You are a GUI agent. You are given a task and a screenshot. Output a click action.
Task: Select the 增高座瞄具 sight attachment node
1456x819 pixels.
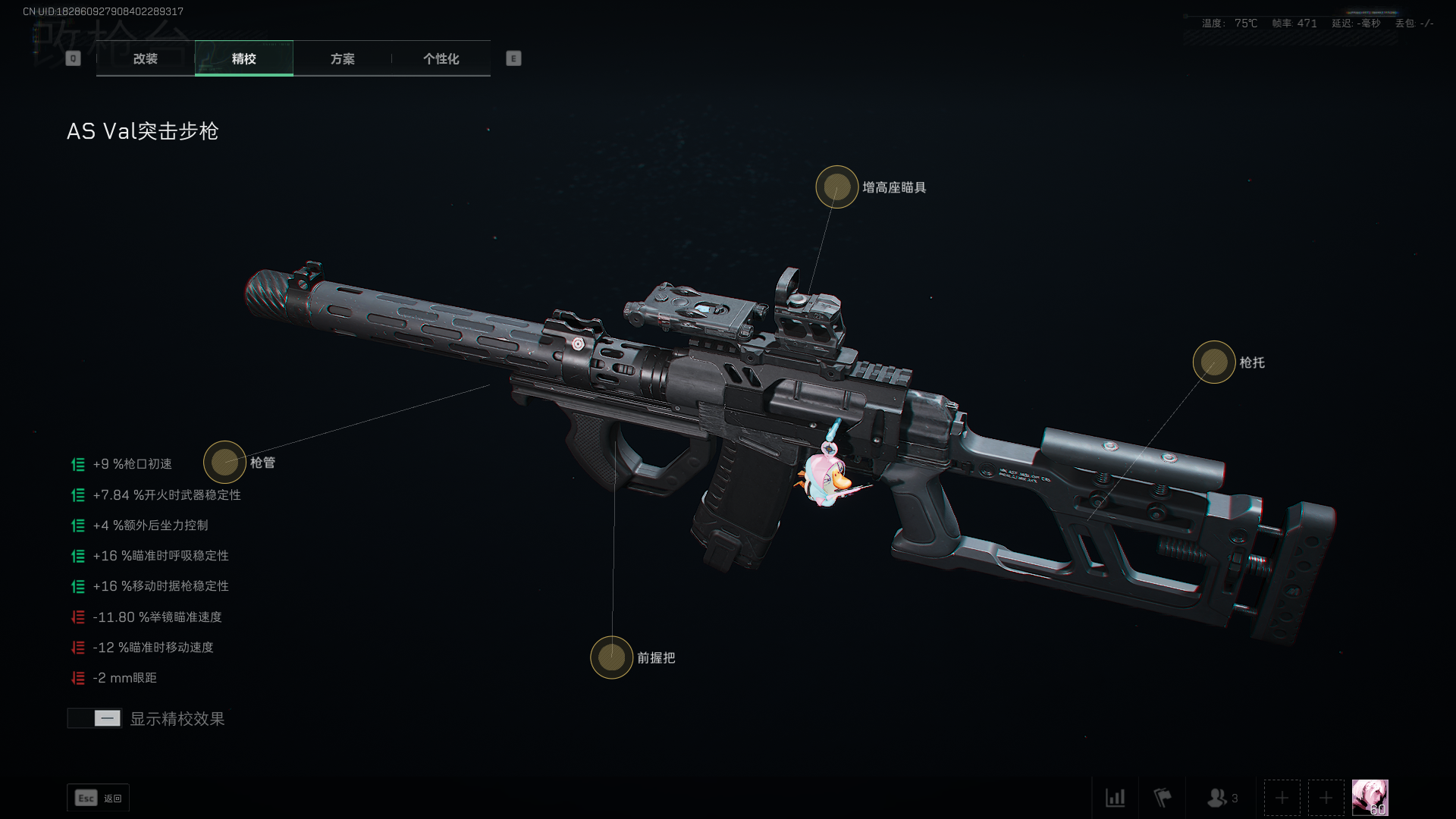[x=836, y=187]
